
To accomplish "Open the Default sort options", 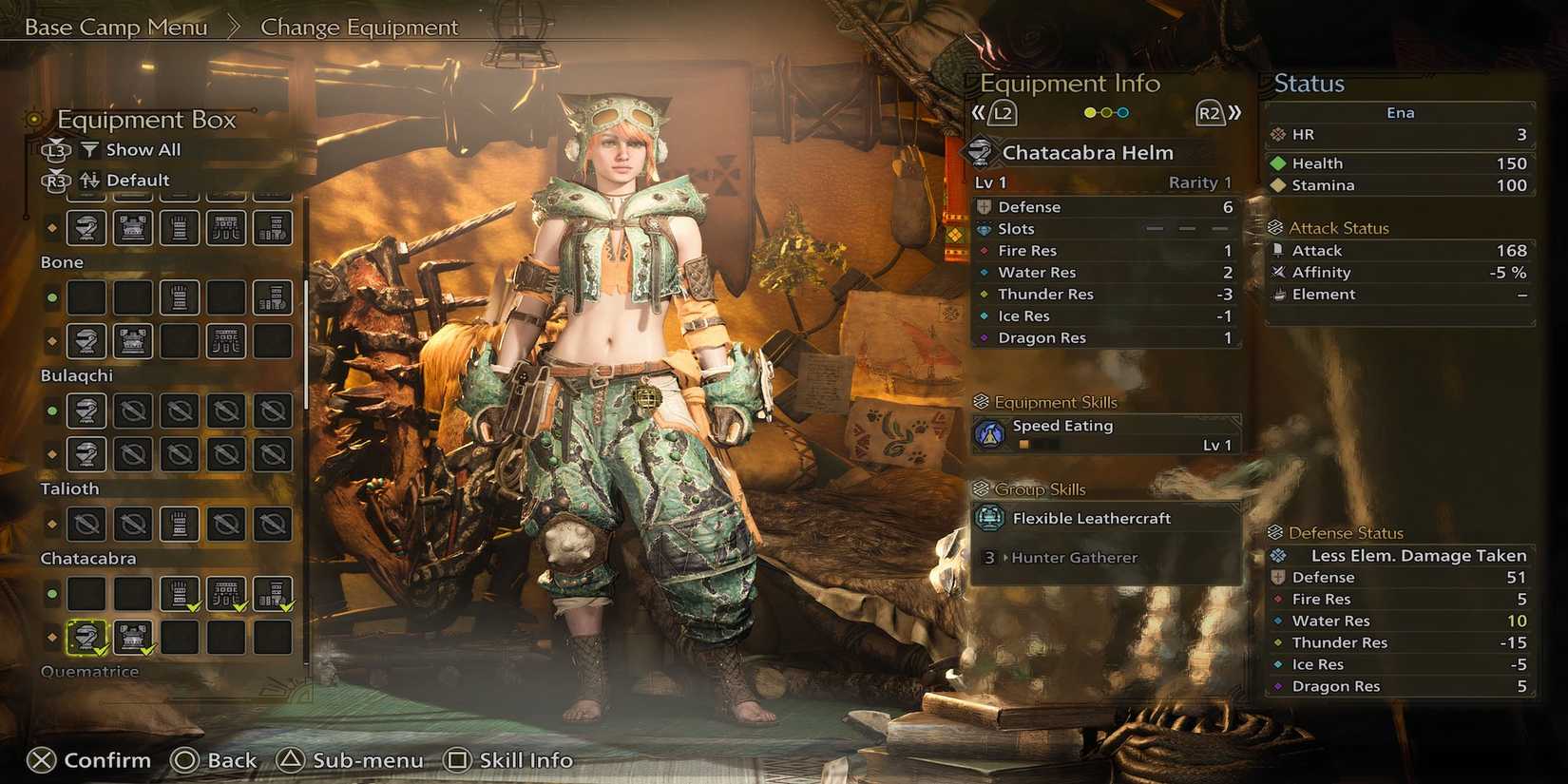I will click(140, 180).
